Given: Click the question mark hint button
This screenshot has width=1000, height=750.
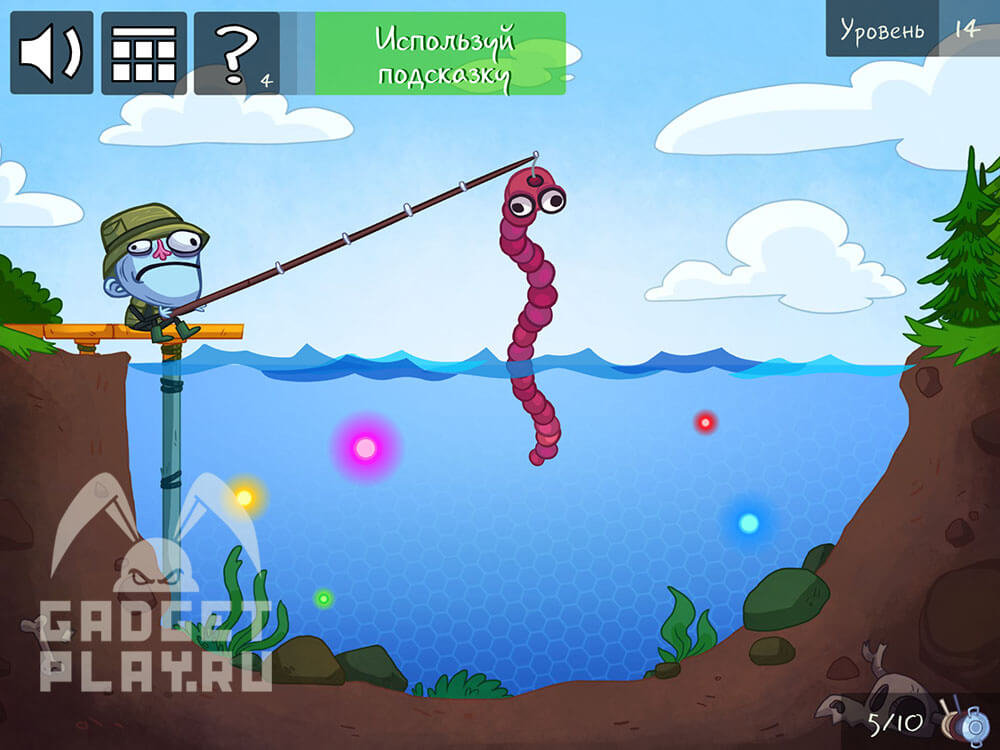Looking at the screenshot, I should pyautogui.click(x=237, y=53).
